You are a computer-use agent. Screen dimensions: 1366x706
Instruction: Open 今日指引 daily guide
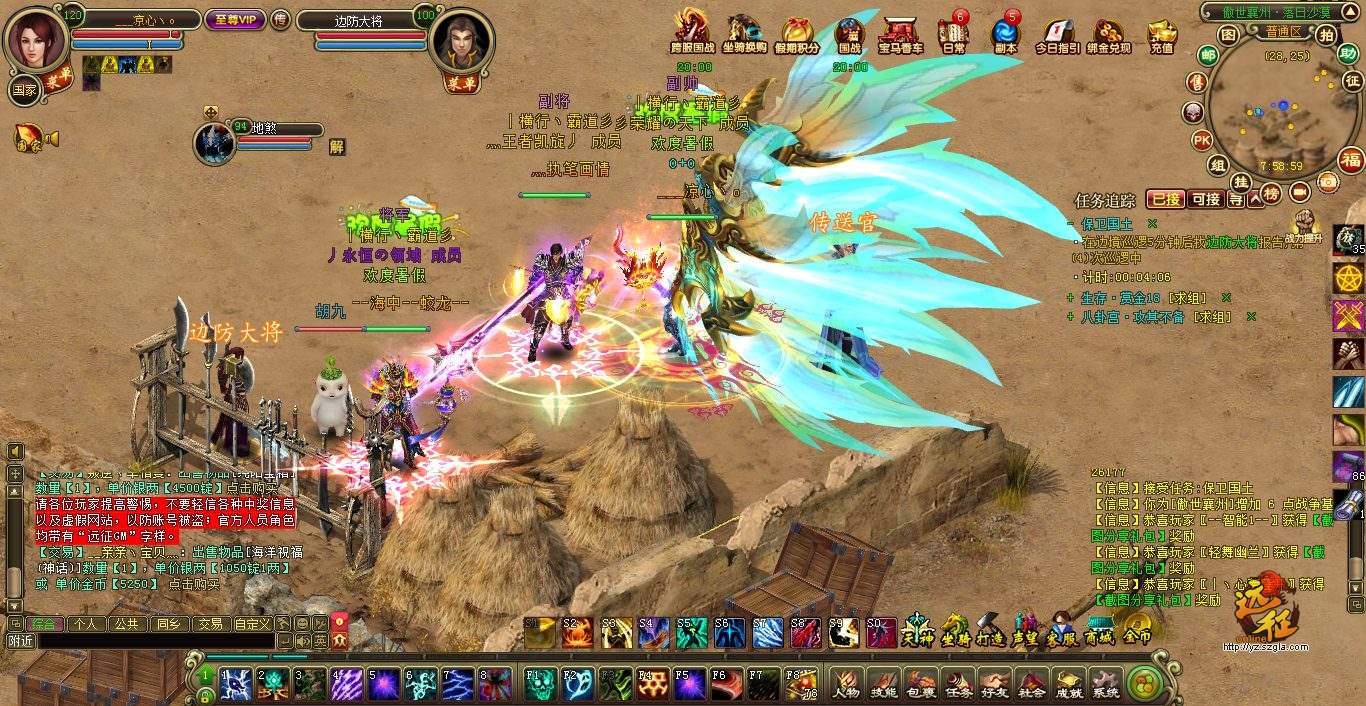(1057, 36)
